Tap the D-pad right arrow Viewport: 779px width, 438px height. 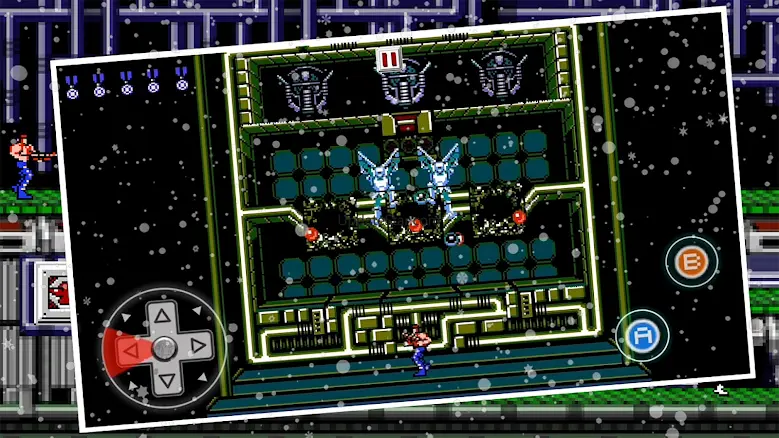tap(198, 345)
